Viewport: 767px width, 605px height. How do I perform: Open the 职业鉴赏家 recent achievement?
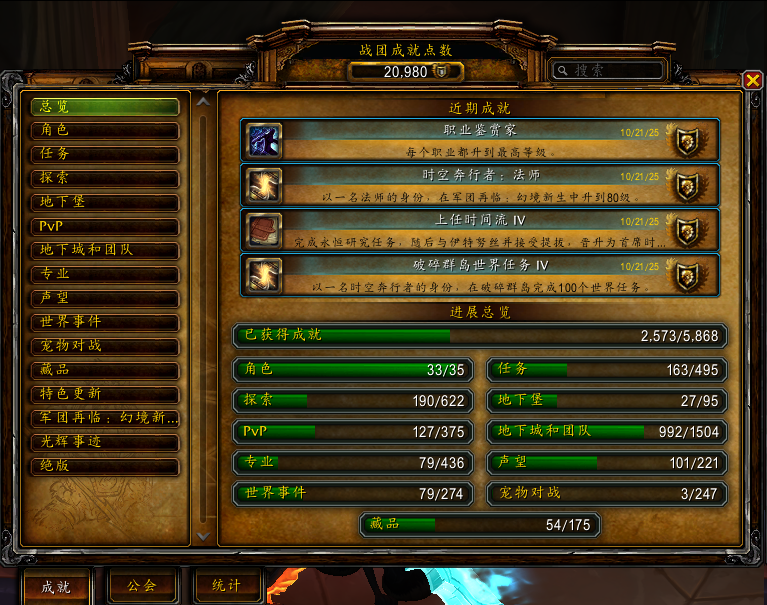[480, 140]
